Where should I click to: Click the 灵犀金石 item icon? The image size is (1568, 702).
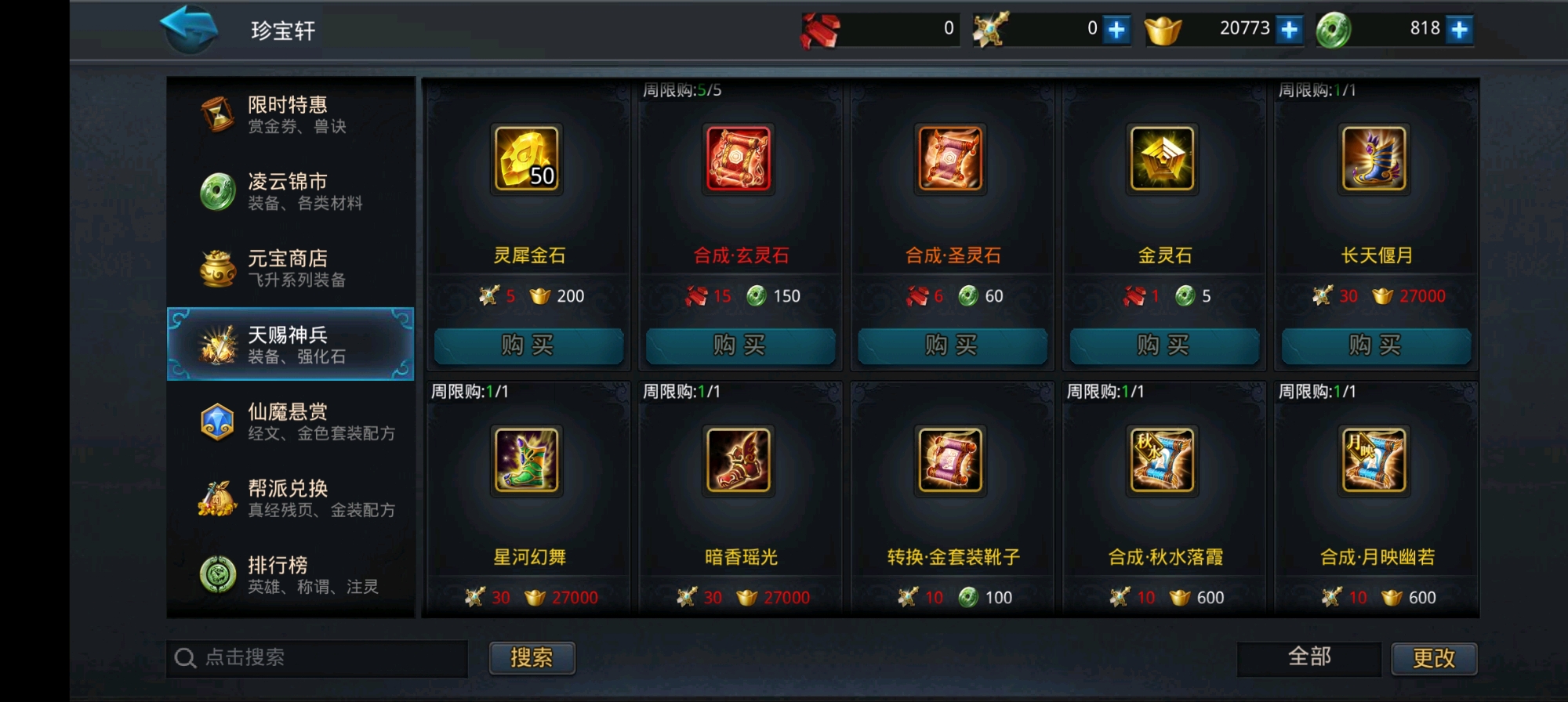[527, 160]
